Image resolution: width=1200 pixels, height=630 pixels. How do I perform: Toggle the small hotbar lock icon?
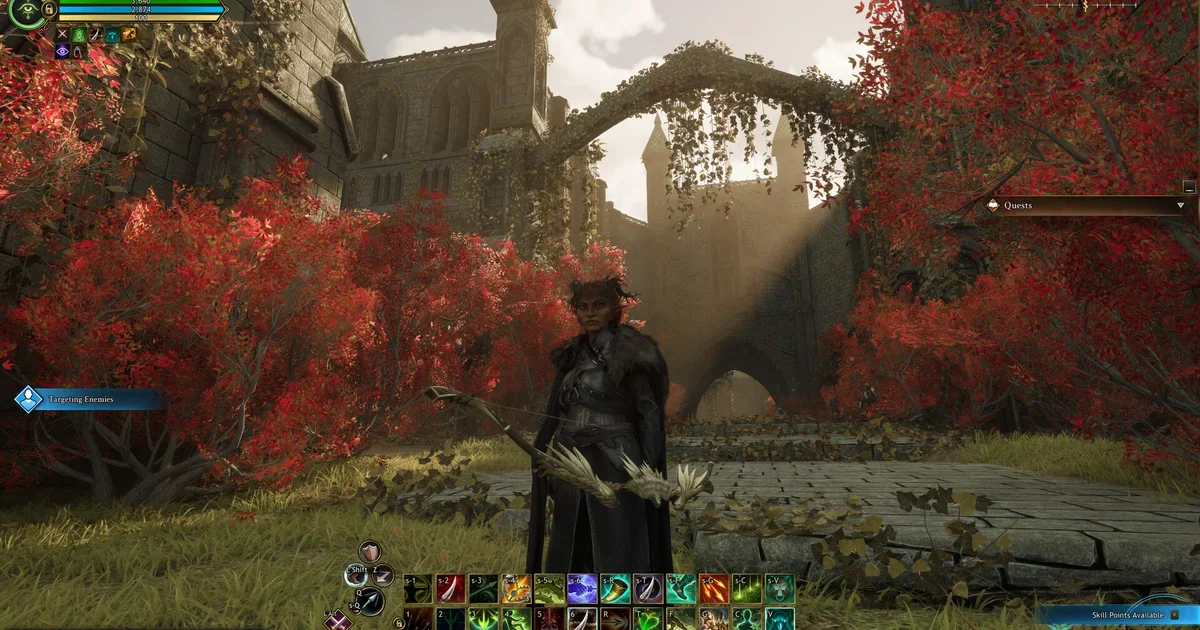tap(399, 624)
